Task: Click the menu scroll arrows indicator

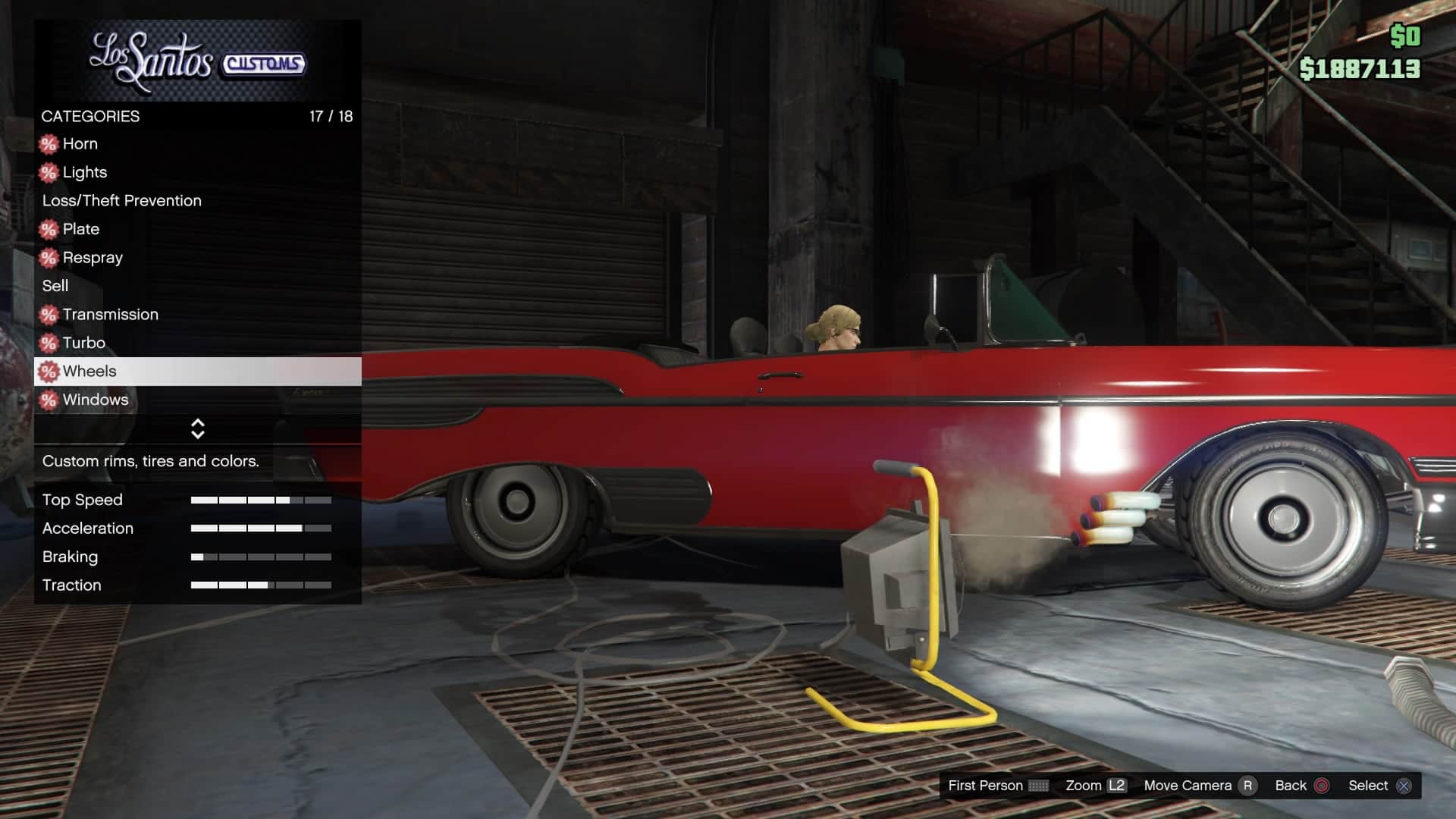Action: [x=198, y=429]
